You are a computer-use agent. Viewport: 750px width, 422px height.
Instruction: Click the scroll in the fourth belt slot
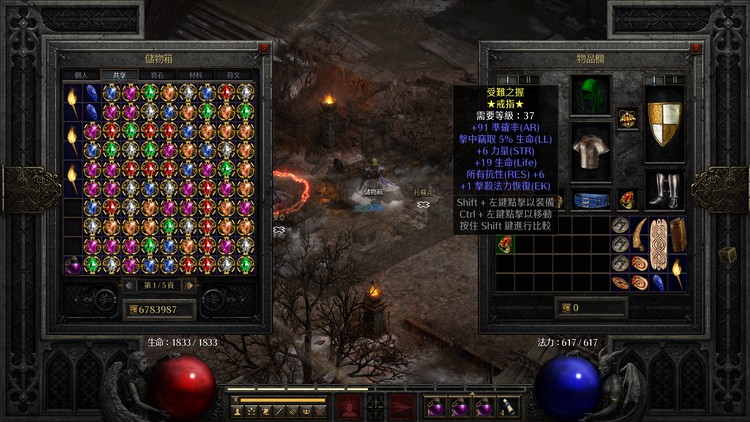[x=509, y=407]
